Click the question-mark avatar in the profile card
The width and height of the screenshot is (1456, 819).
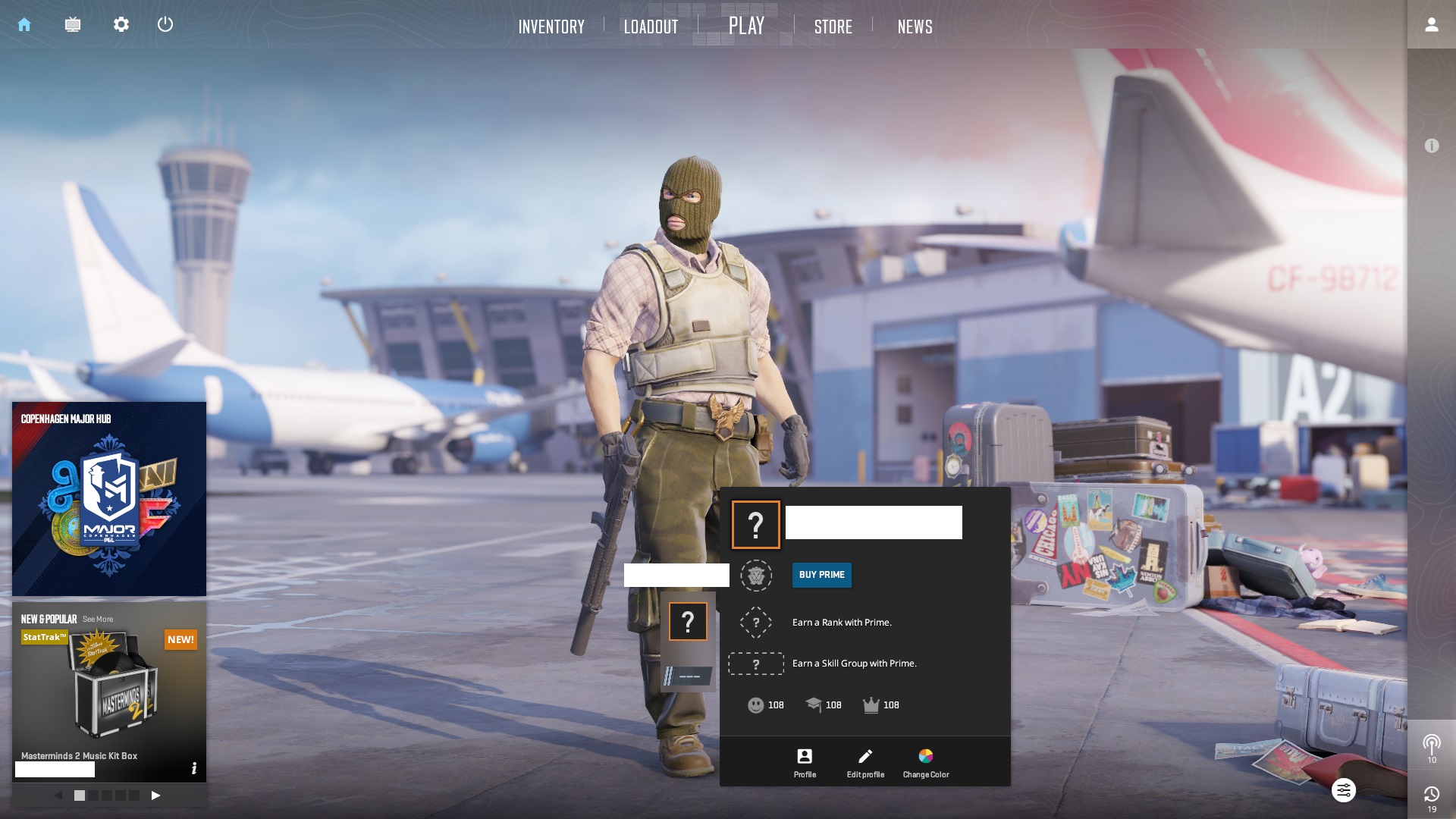click(755, 522)
